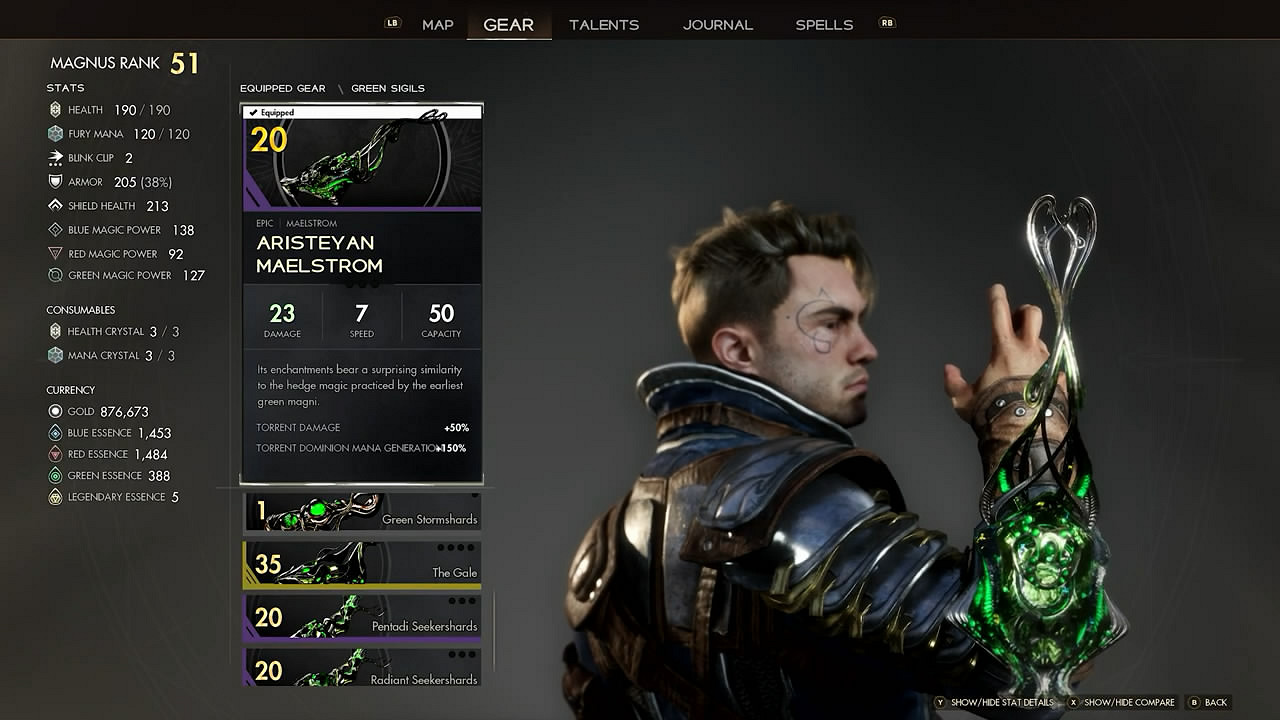Toggle Show/Hide Stat Details
1280x720 pixels.
[1001, 703]
